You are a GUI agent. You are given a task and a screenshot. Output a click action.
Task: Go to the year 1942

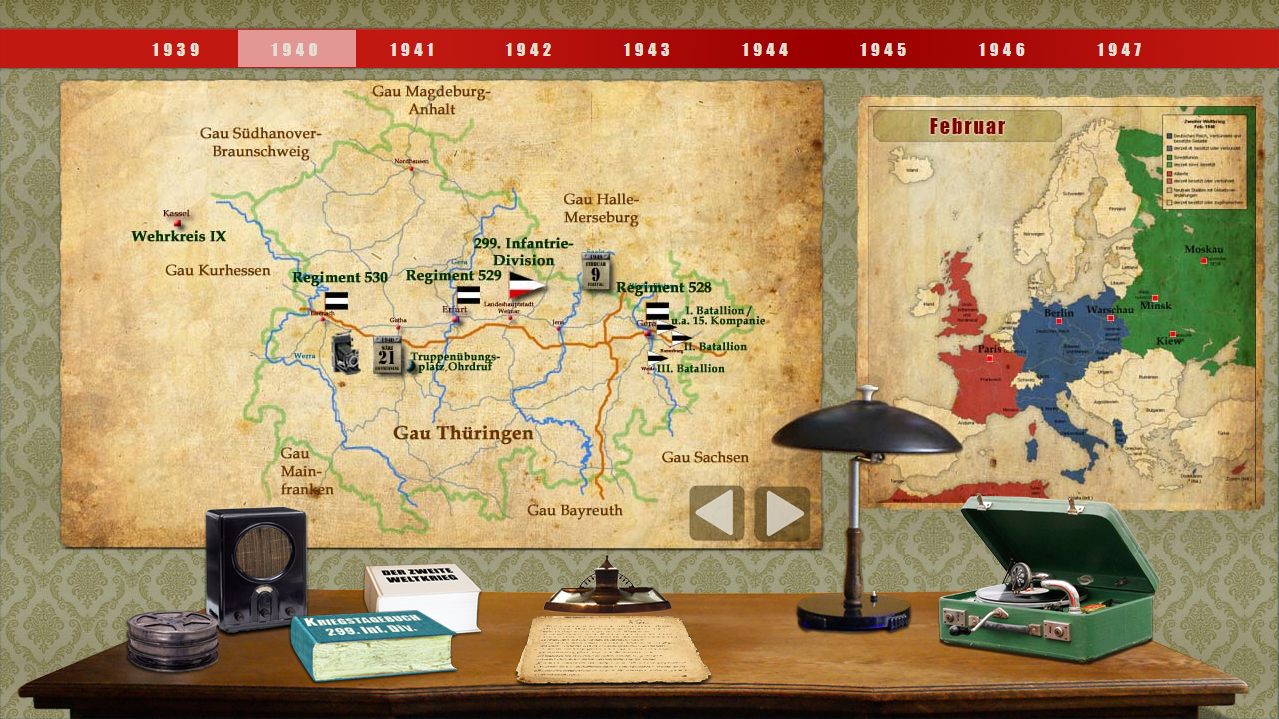click(x=529, y=49)
